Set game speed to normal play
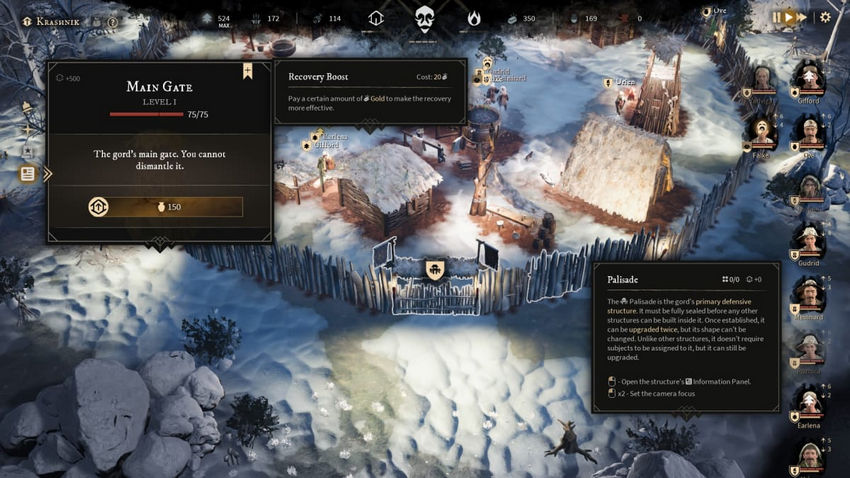The width and height of the screenshot is (850, 478). tap(789, 17)
